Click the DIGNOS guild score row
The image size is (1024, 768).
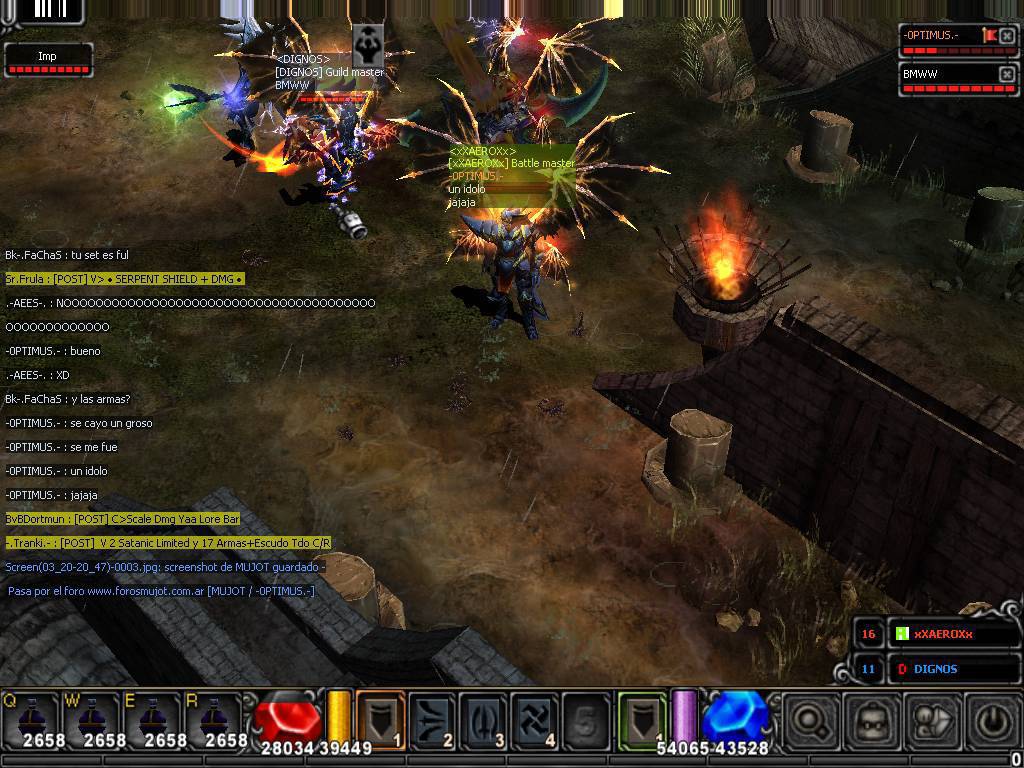(x=954, y=669)
